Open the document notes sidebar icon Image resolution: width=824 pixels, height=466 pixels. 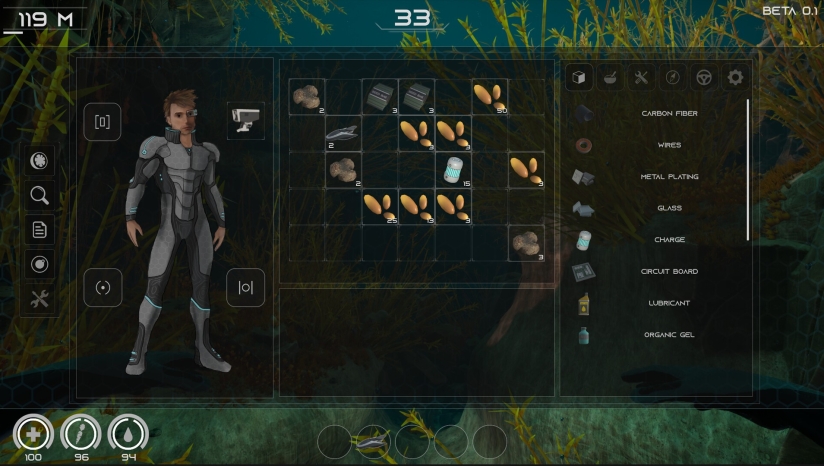(x=39, y=230)
